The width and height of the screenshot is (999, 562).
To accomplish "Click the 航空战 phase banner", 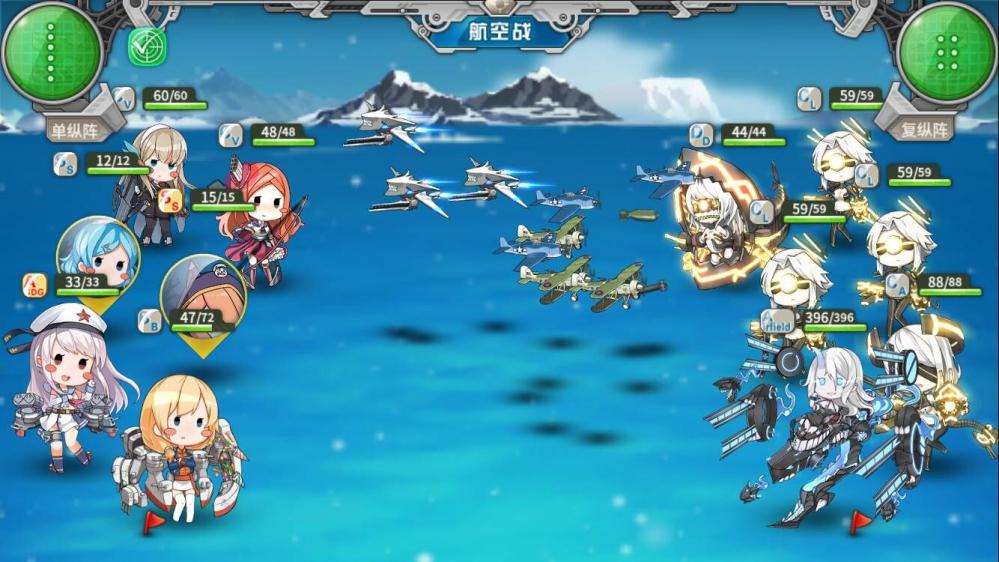I will click(x=499, y=31).
